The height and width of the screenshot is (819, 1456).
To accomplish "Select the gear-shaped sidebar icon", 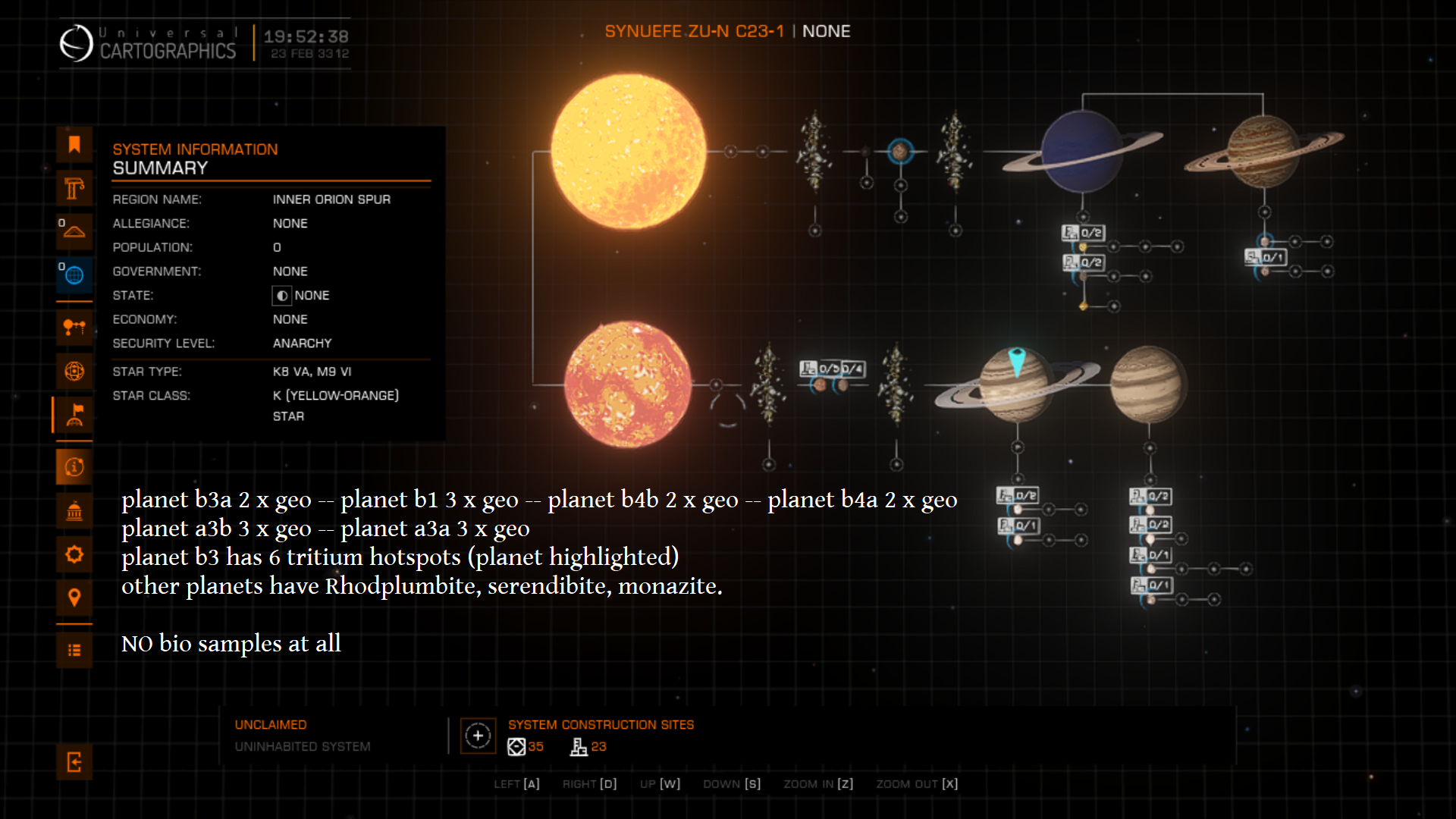I will click(x=74, y=554).
